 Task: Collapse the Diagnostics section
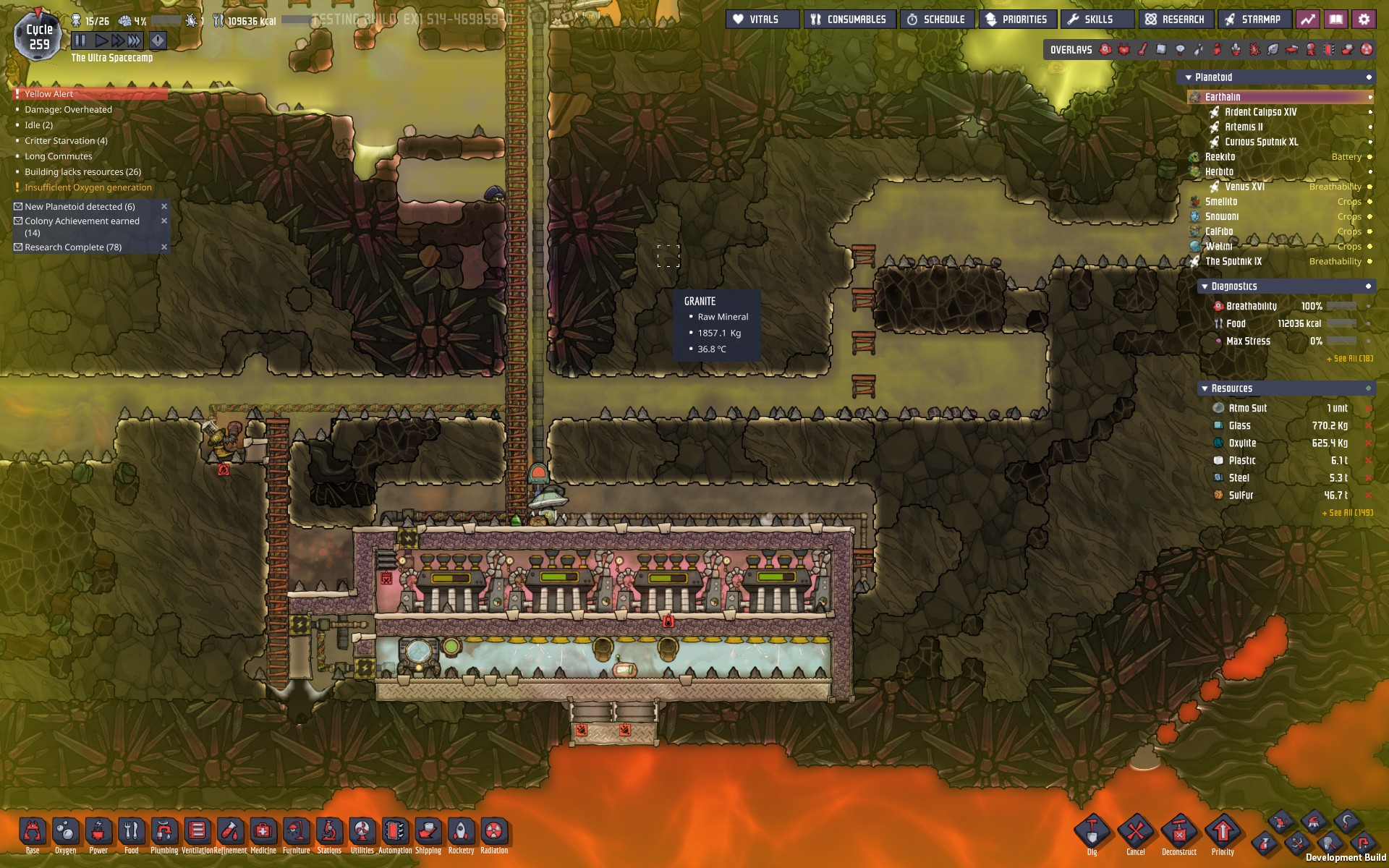(1205, 287)
